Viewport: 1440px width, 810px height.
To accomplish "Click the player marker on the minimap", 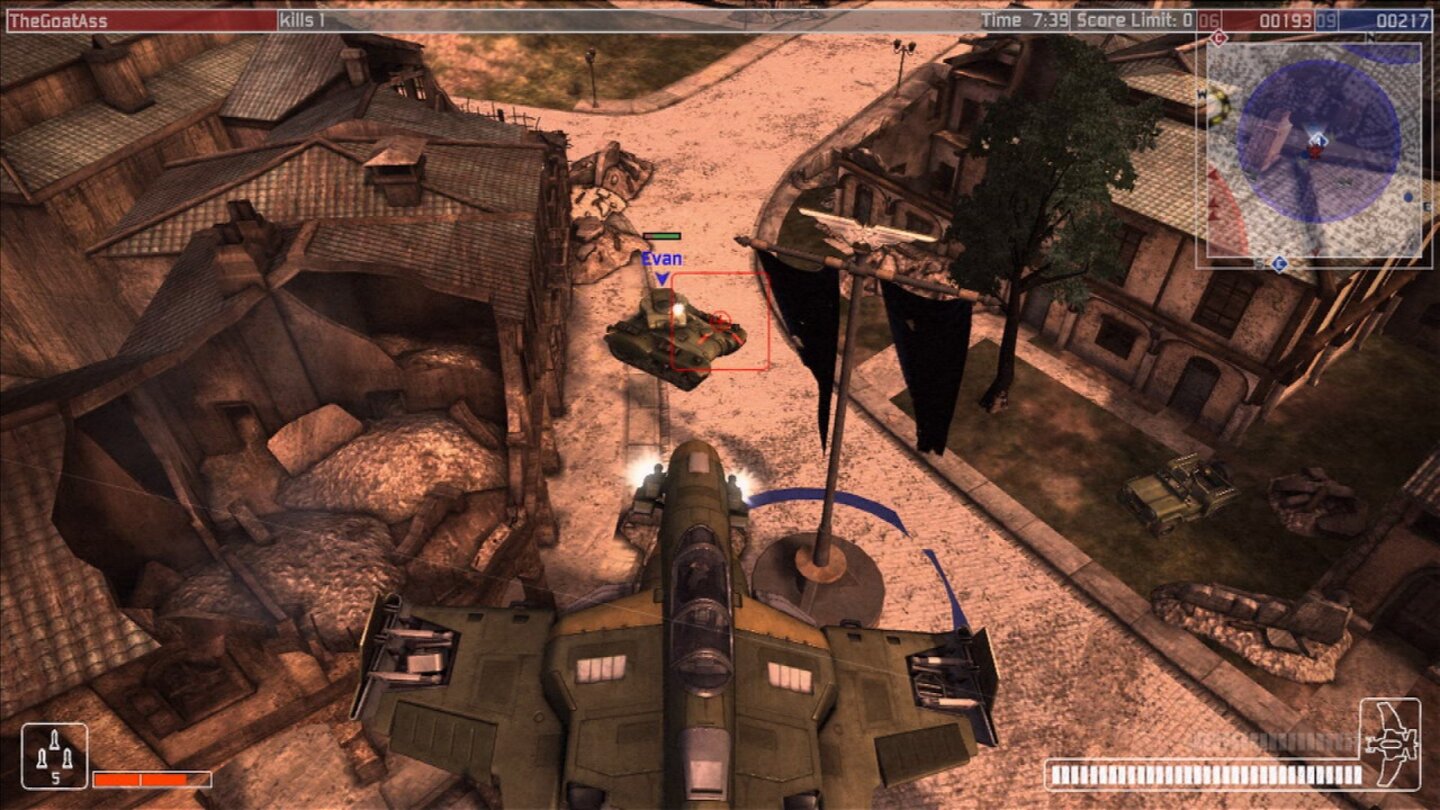I will pyautogui.click(x=1318, y=139).
